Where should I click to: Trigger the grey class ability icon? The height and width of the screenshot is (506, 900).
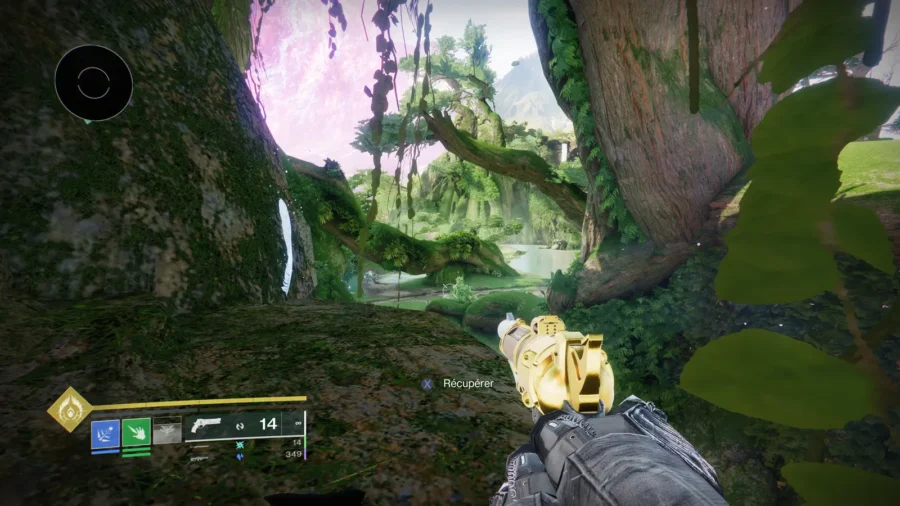pos(167,430)
